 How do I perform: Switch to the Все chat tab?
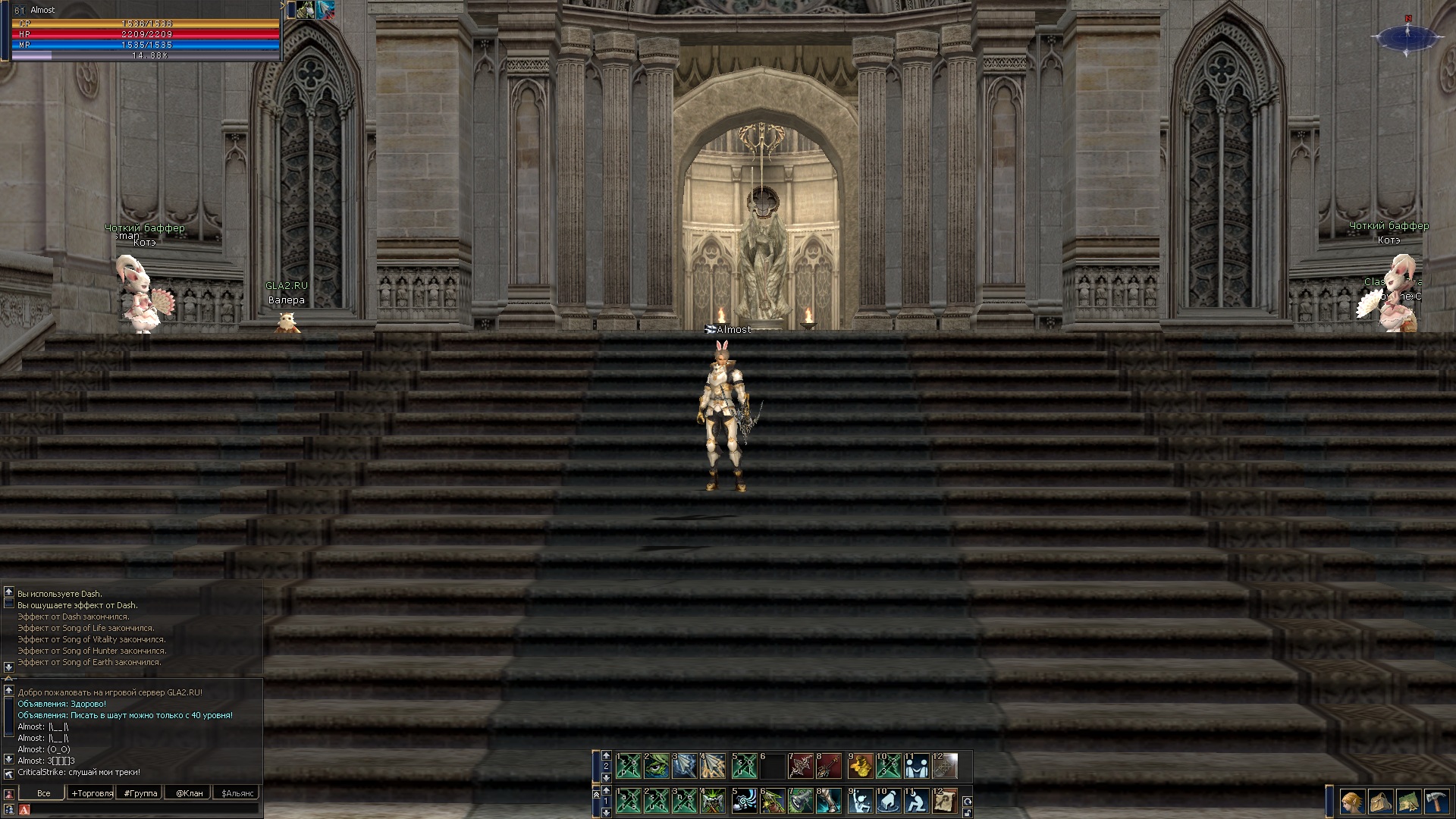(x=43, y=793)
